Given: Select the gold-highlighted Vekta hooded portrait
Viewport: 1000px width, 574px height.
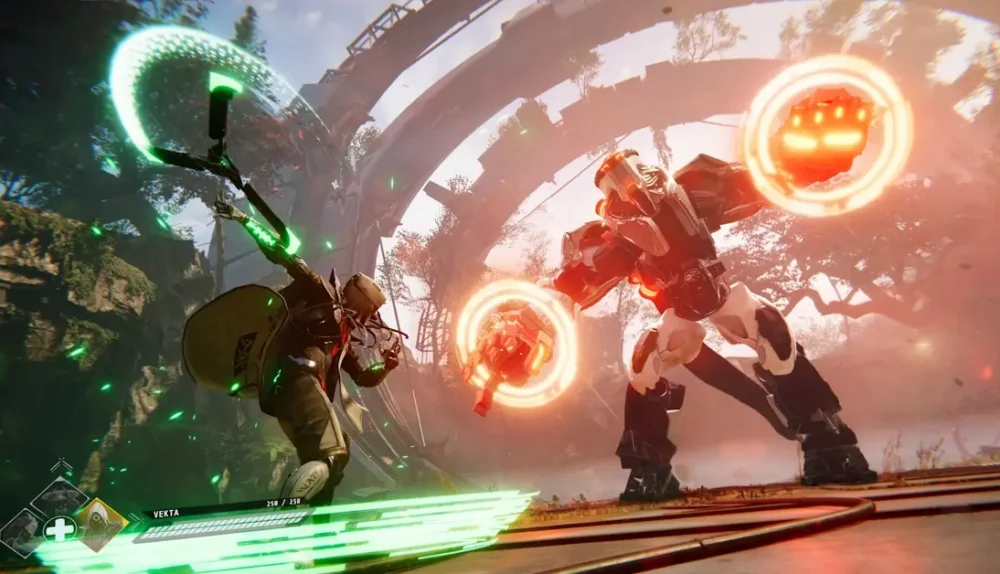Looking at the screenshot, I should 101,524.
